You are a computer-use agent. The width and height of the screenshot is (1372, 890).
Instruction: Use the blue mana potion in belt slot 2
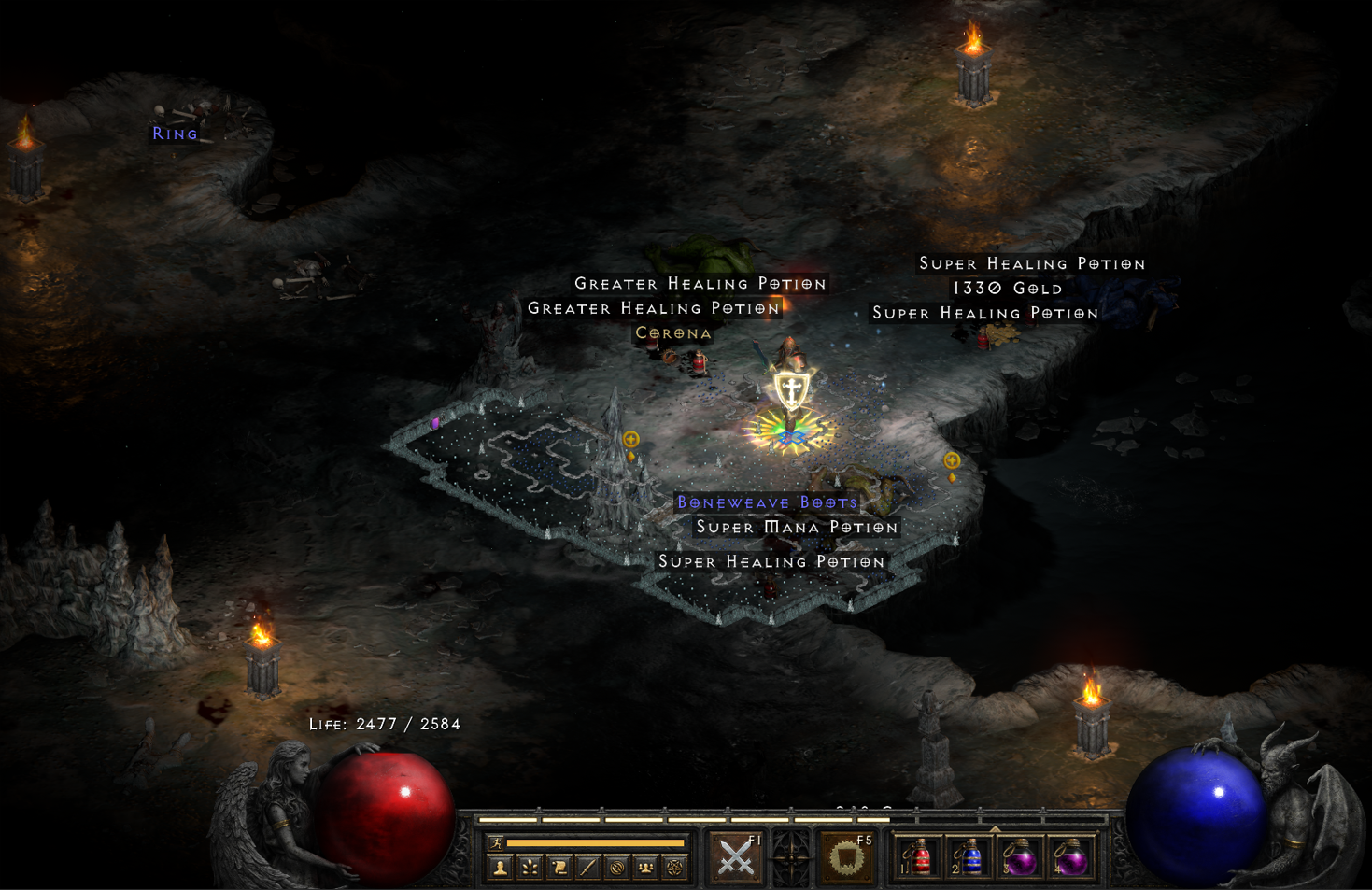pyautogui.click(x=969, y=858)
